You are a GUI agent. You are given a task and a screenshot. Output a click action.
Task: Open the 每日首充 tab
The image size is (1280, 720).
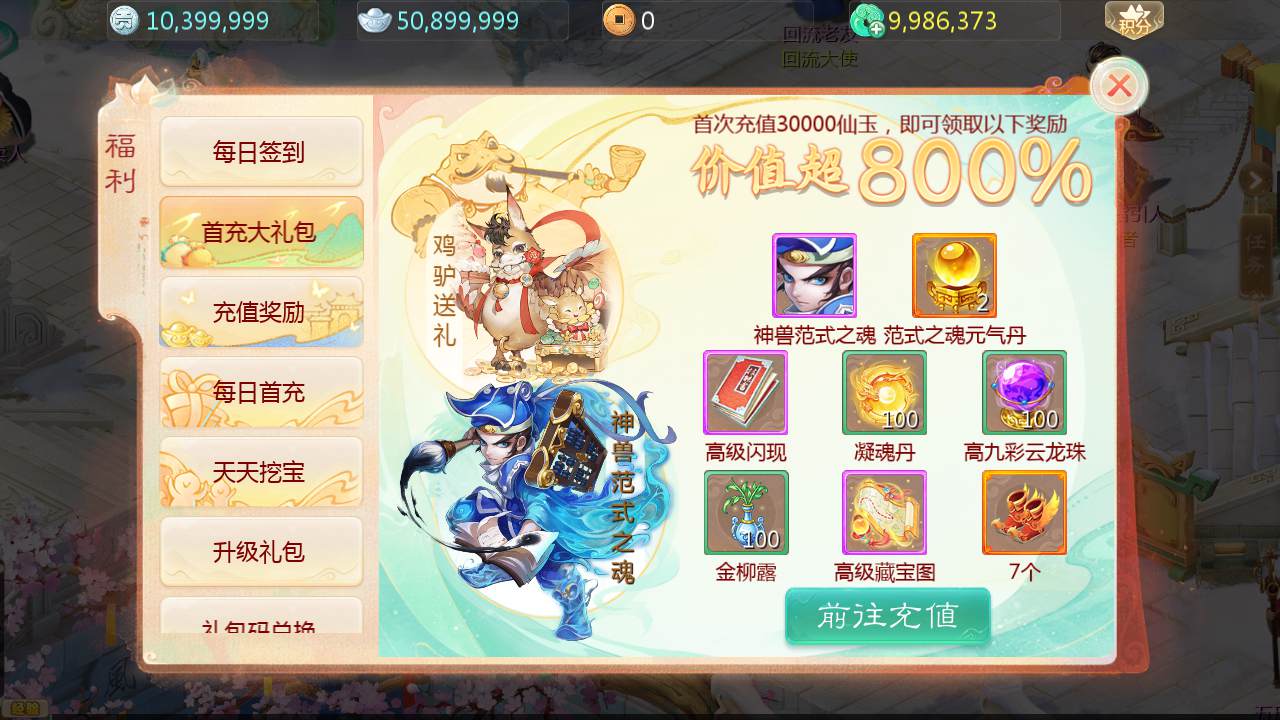tap(260, 392)
